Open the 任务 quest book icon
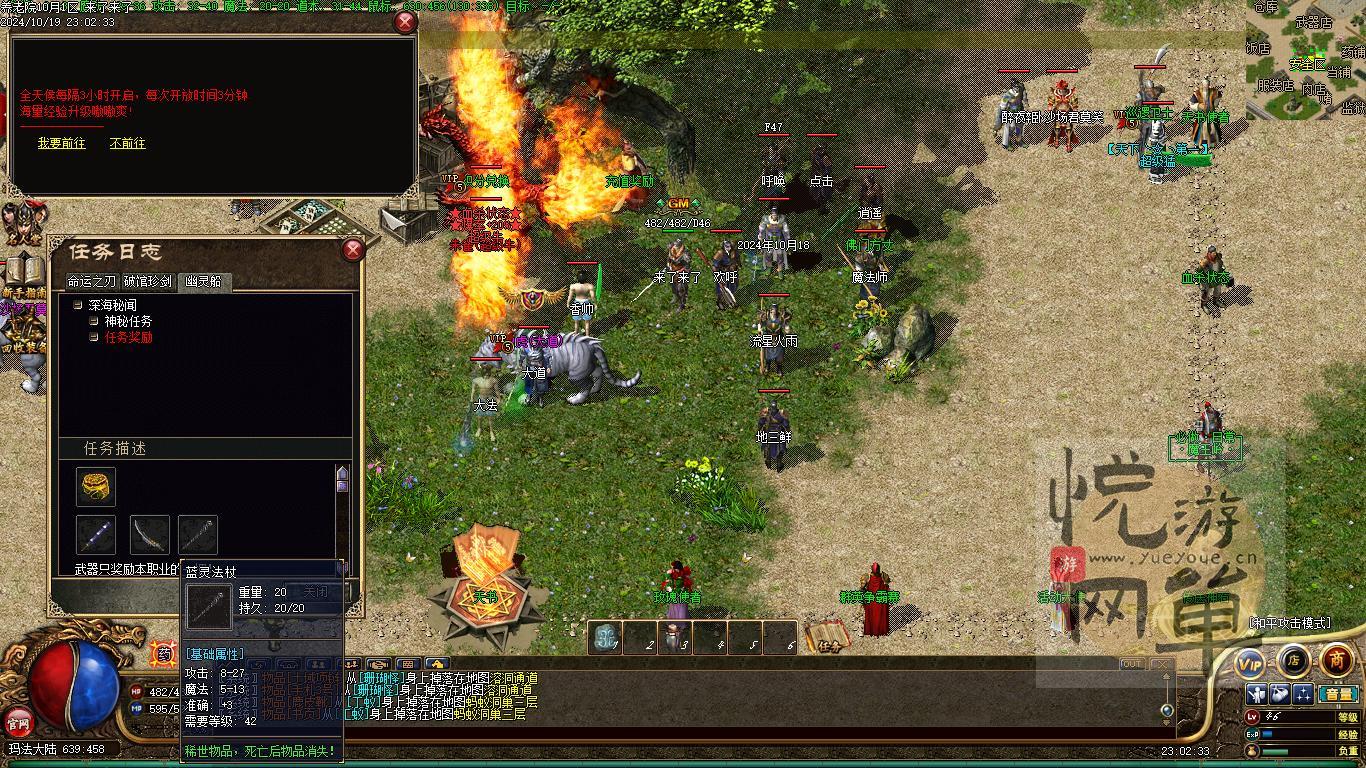The height and width of the screenshot is (768, 1366). pos(828,638)
